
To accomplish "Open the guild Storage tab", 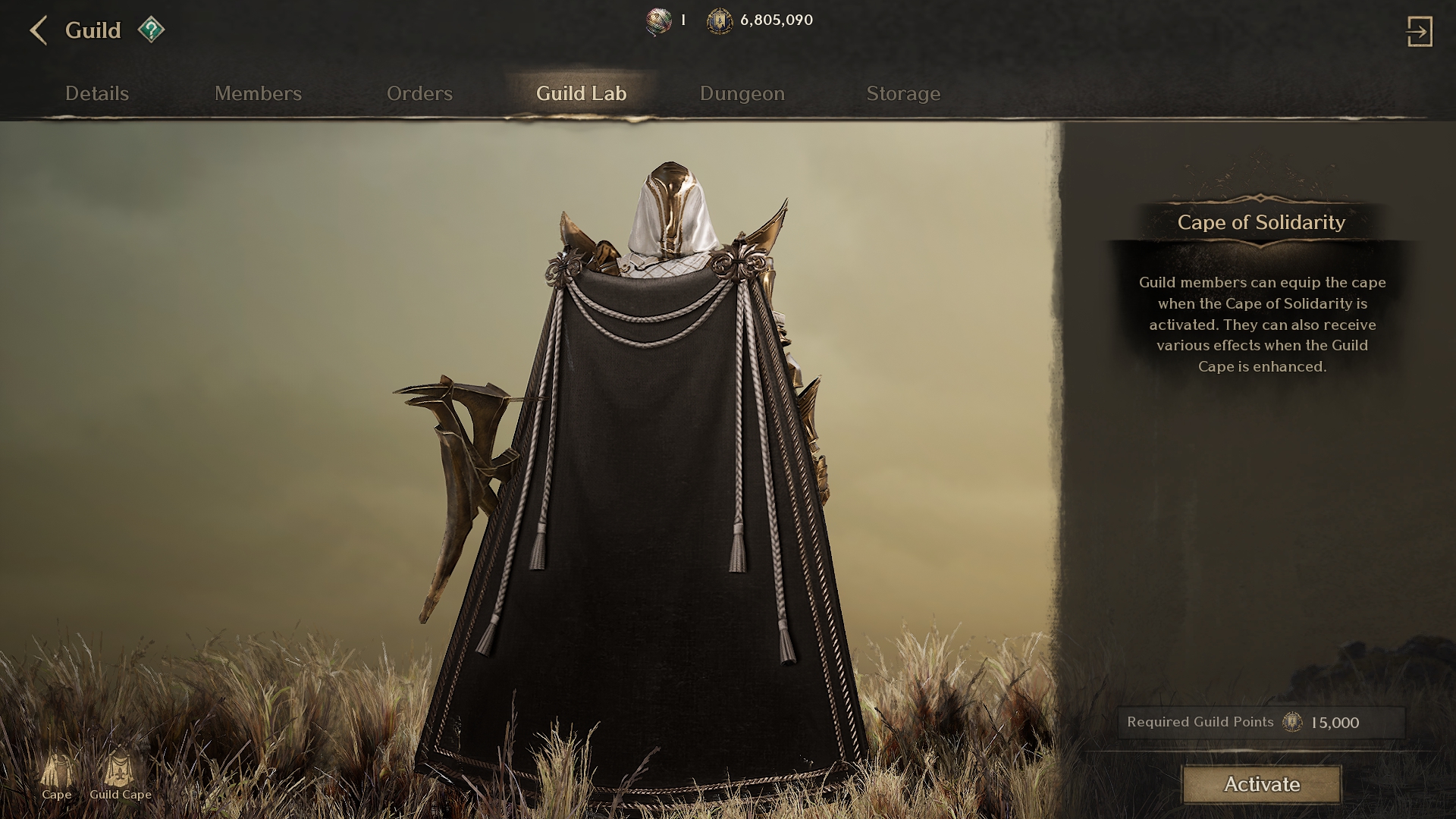I will 903,93.
